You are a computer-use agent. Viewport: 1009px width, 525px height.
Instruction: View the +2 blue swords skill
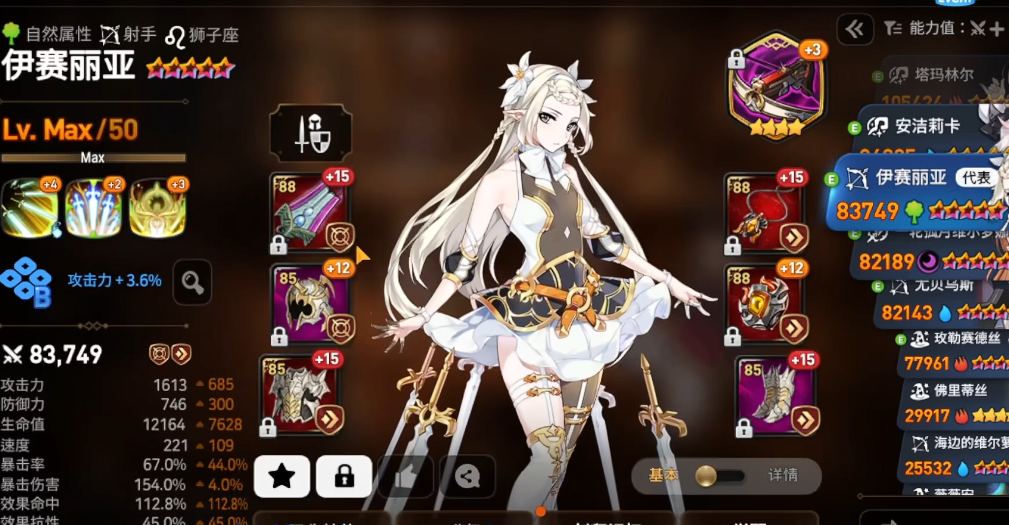coord(93,208)
